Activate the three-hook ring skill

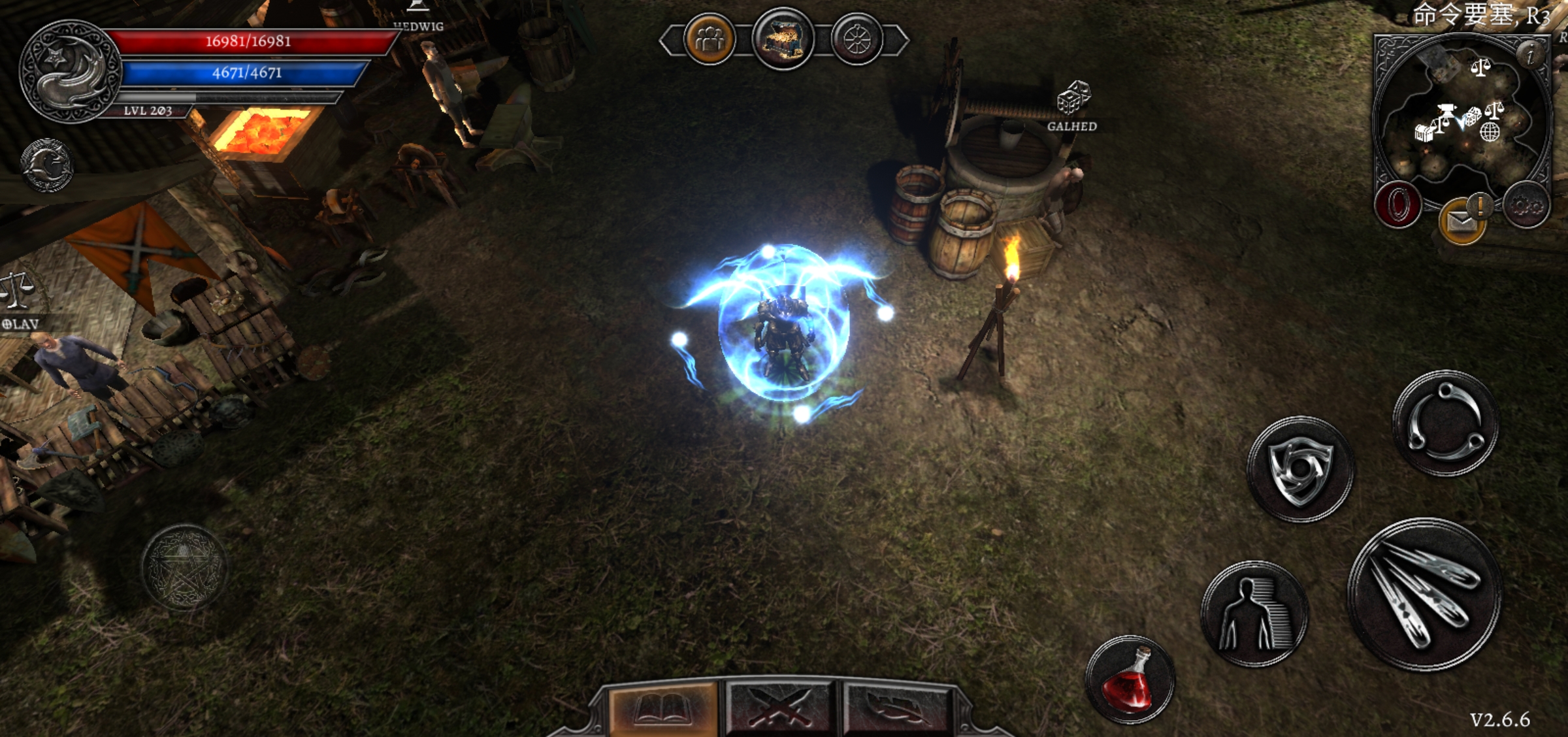point(1445,423)
